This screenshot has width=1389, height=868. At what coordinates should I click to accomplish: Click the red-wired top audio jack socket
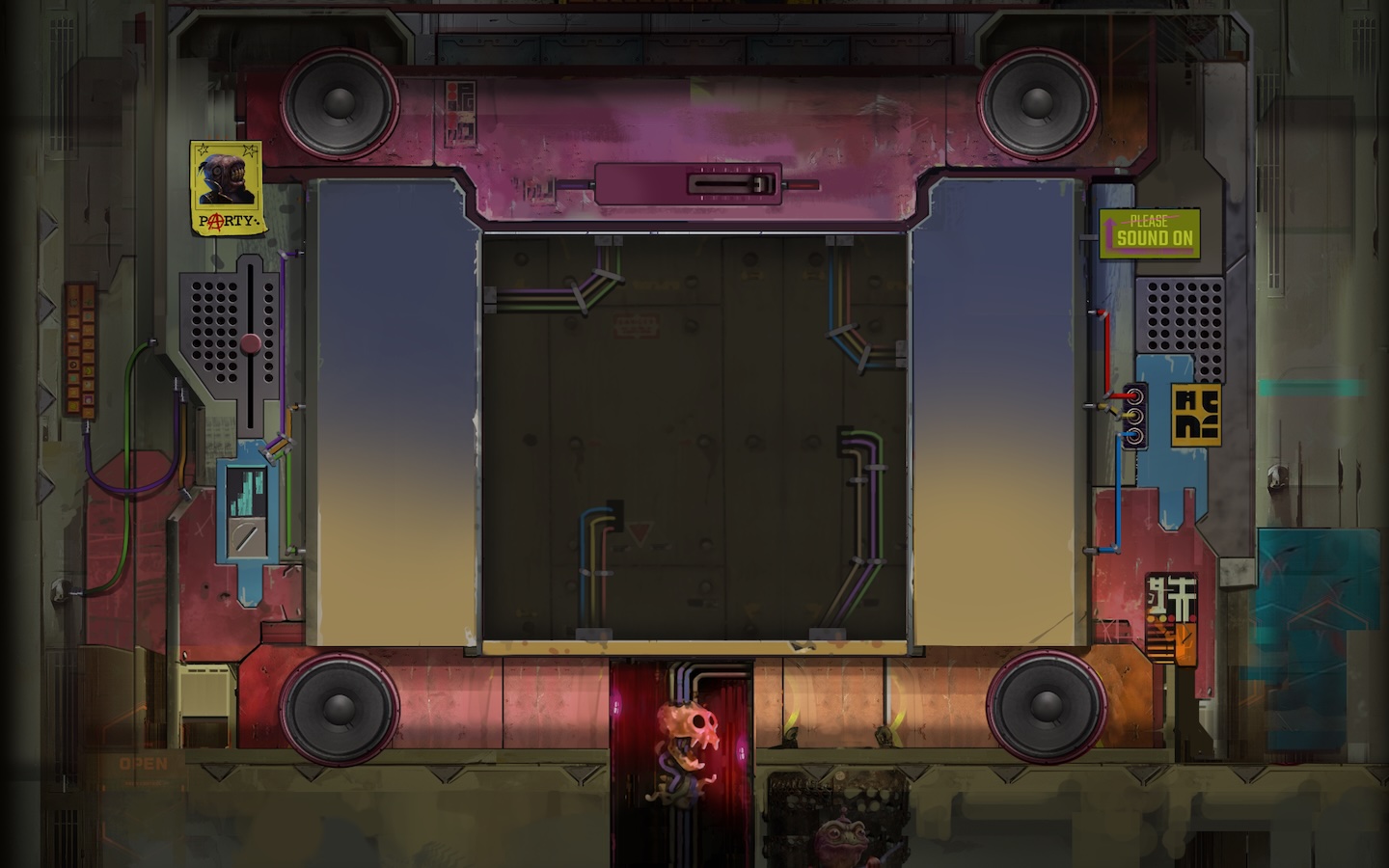[1134, 396]
